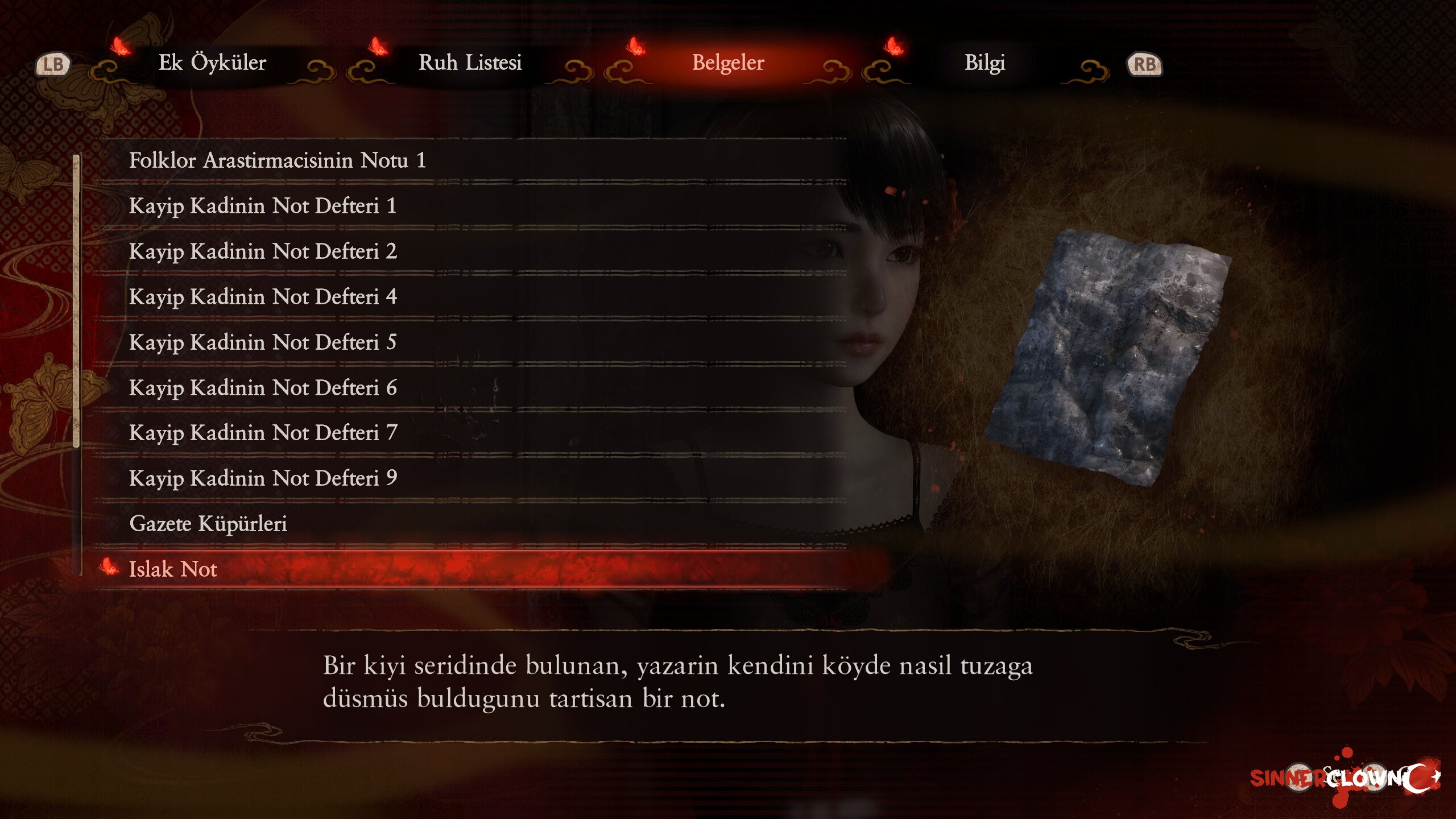Choose Kayip Kadinin Not Defteri 2

[x=262, y=251]
